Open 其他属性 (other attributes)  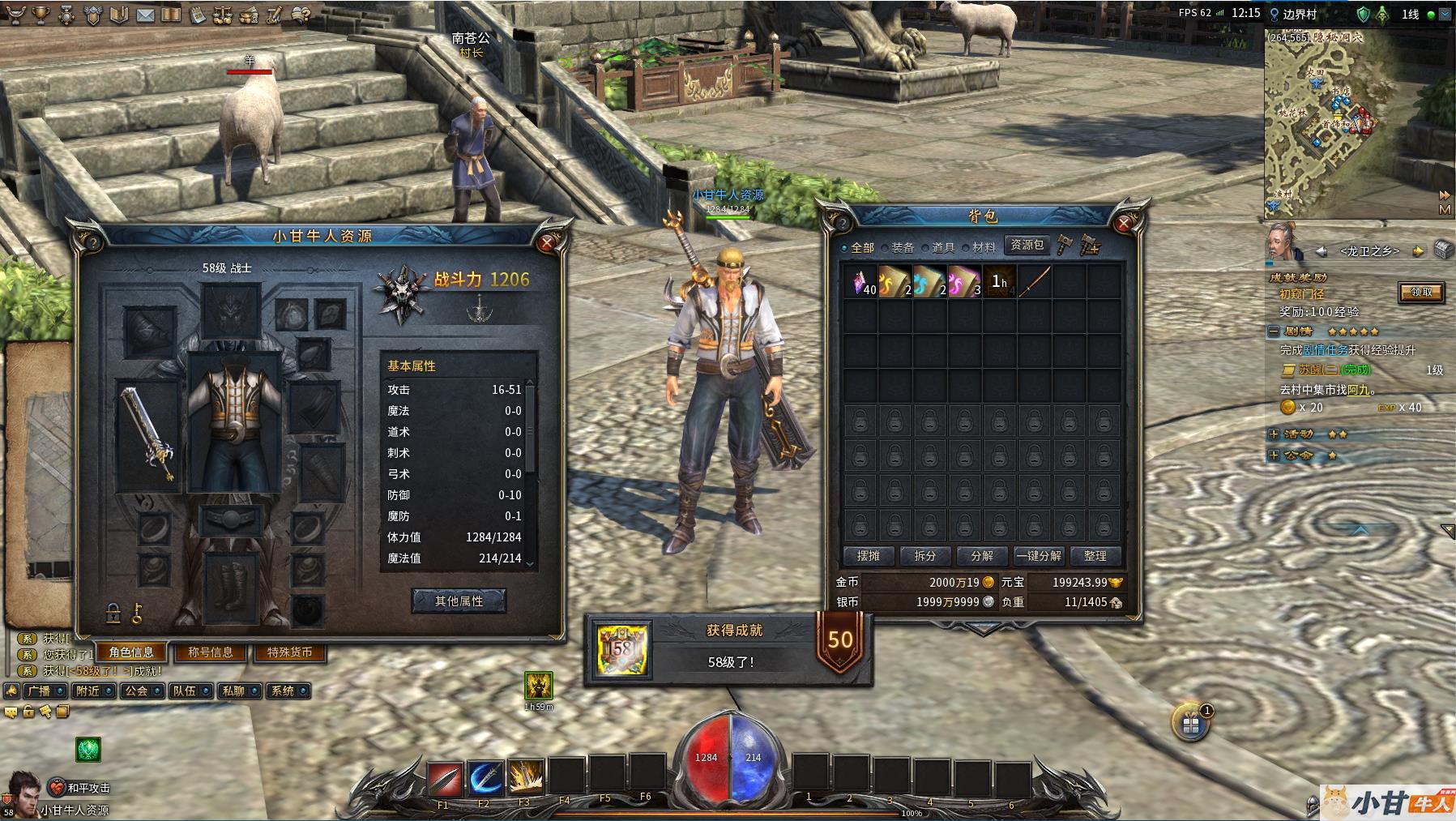coord(459,601)
